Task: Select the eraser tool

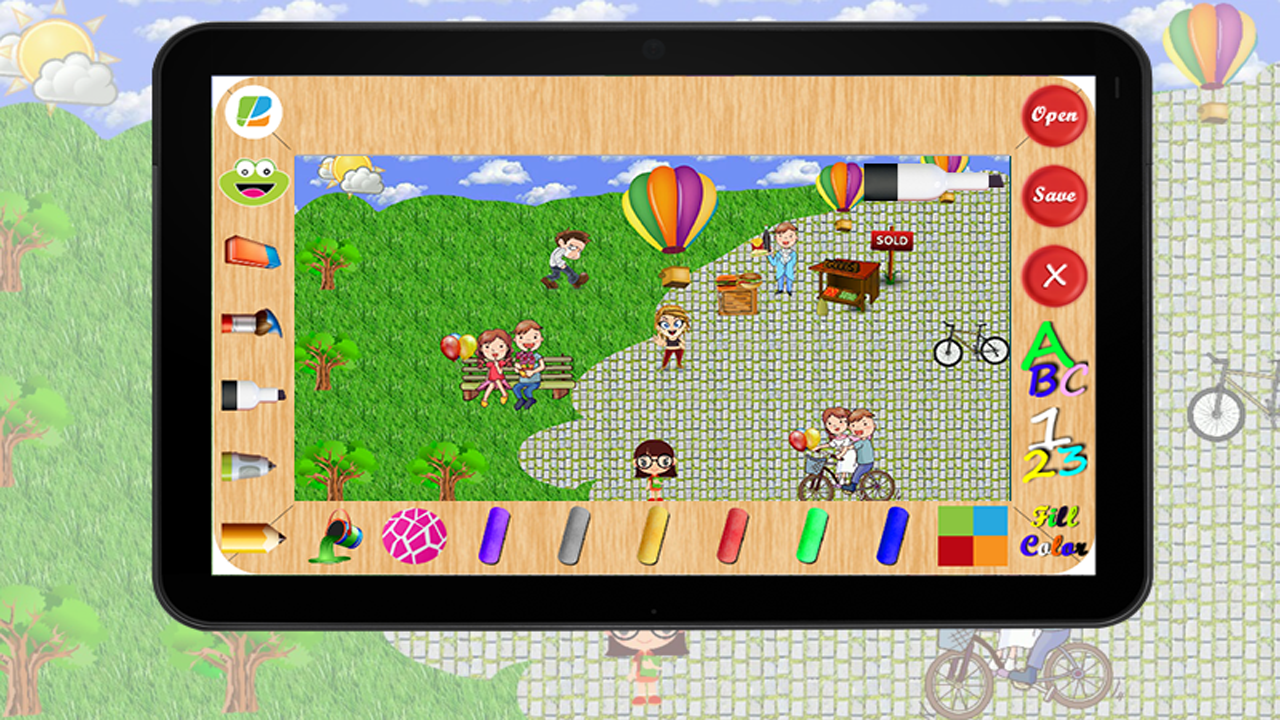Action: pos(253,250)
